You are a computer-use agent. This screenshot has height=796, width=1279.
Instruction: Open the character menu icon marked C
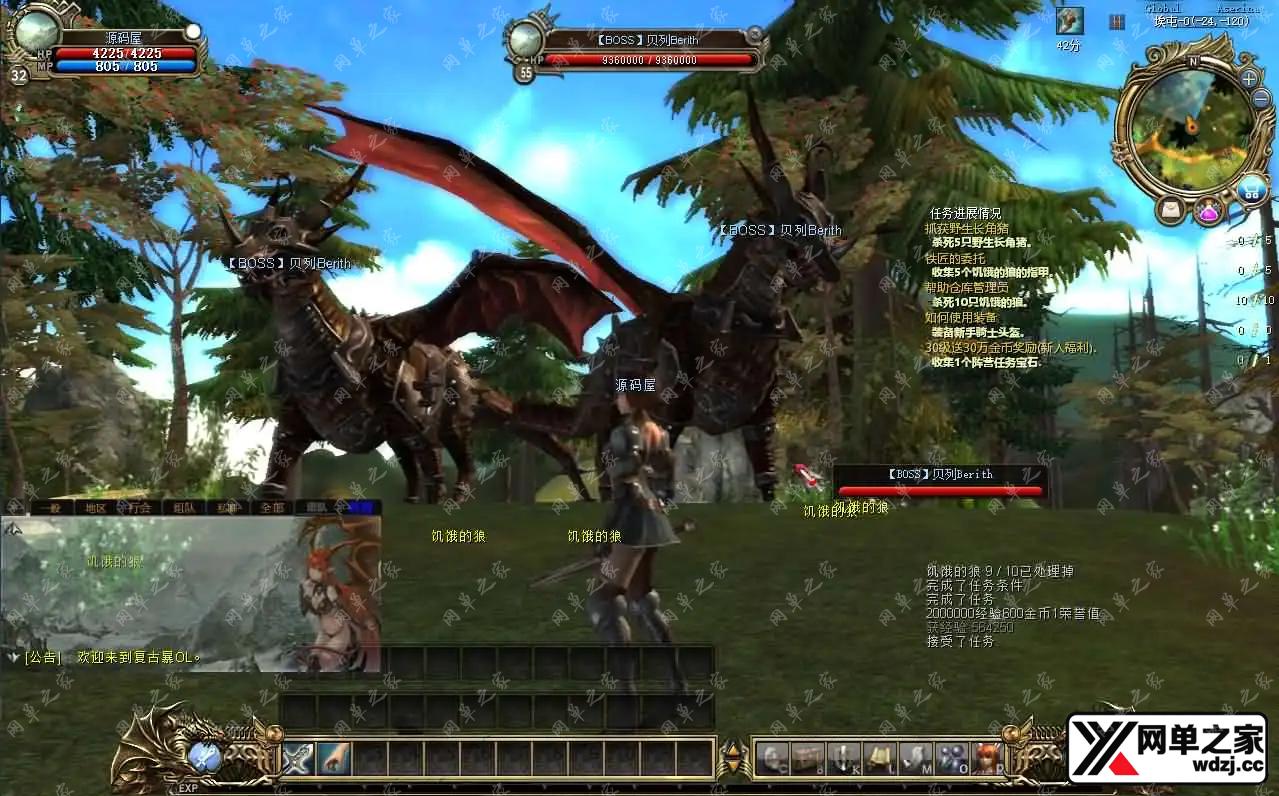pyautogui.click(x=771, y=759)
